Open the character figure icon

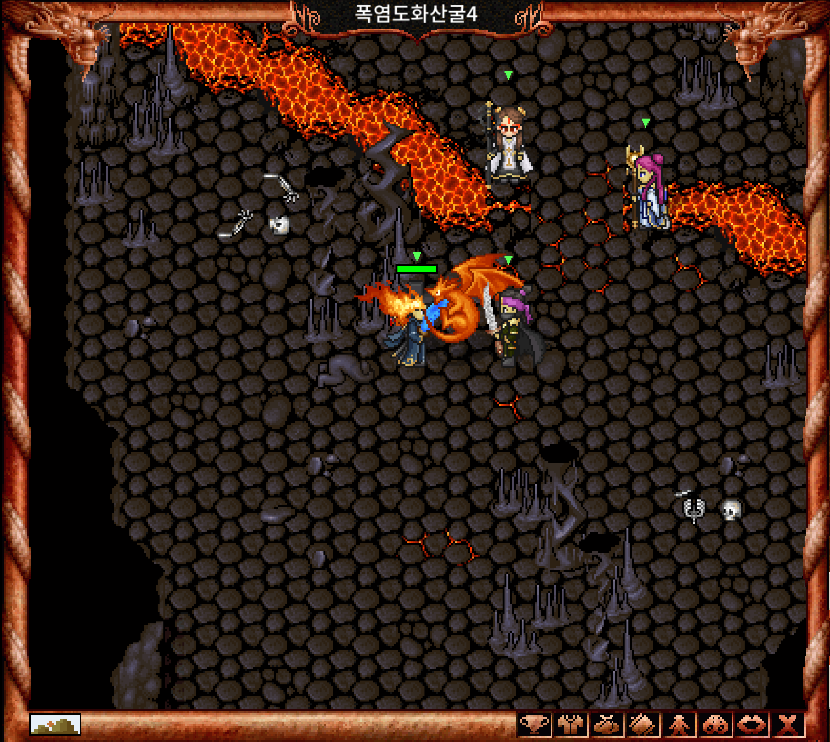pos(679,725)
